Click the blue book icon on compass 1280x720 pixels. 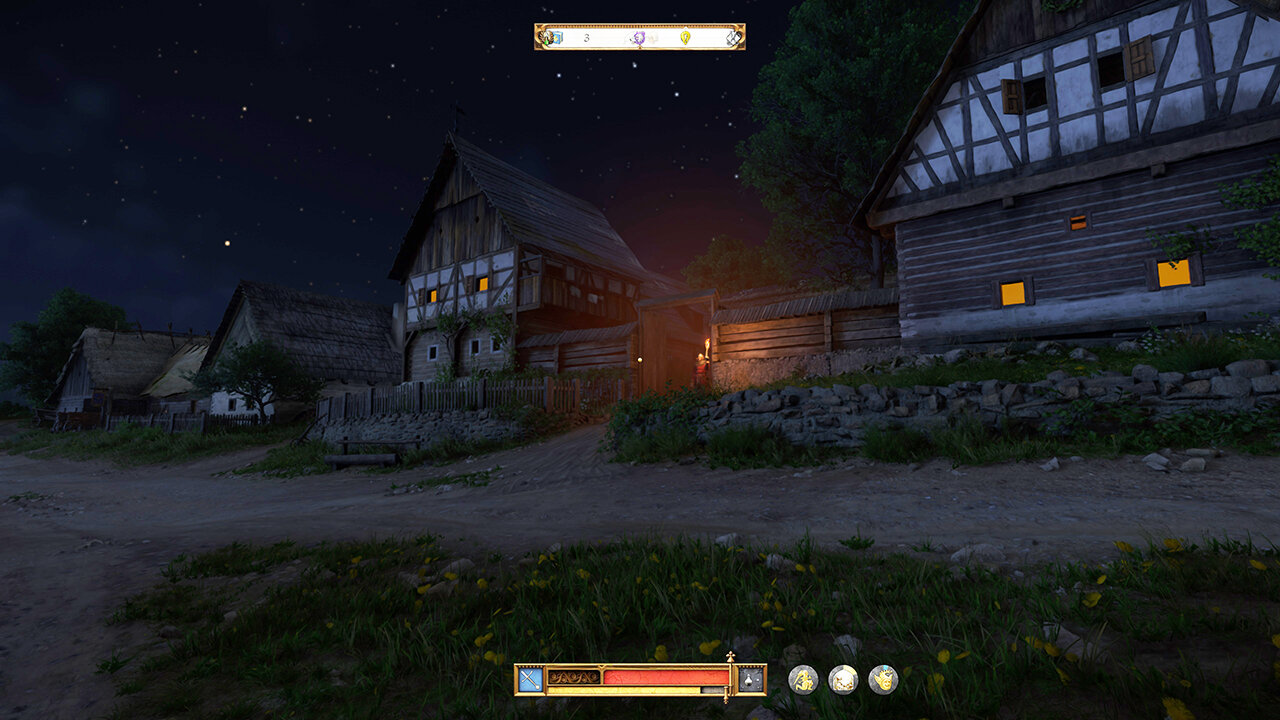555,38
